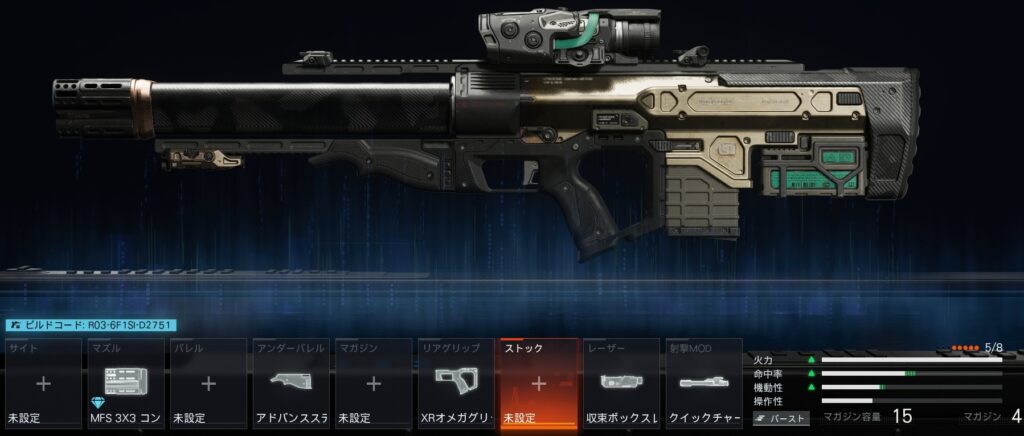Viewport: 1024px width, 436px height.
Task: Open the empty マガジン (magazine) slot
Action: [373, 383]
